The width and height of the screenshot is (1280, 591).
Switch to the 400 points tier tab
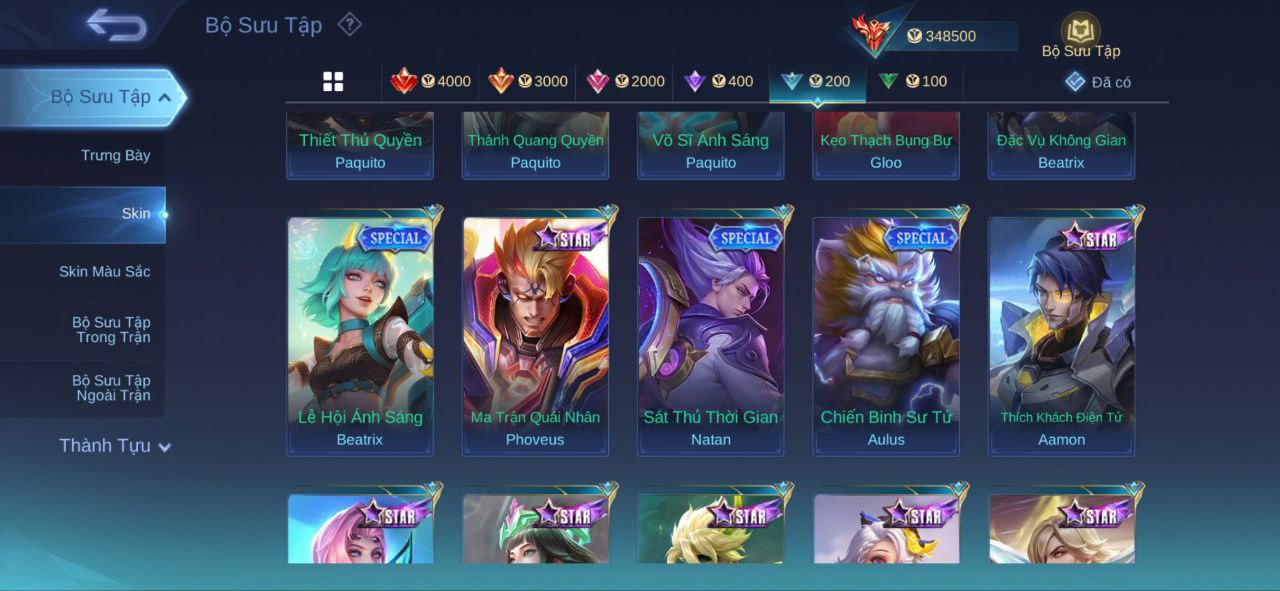(719, 81)
